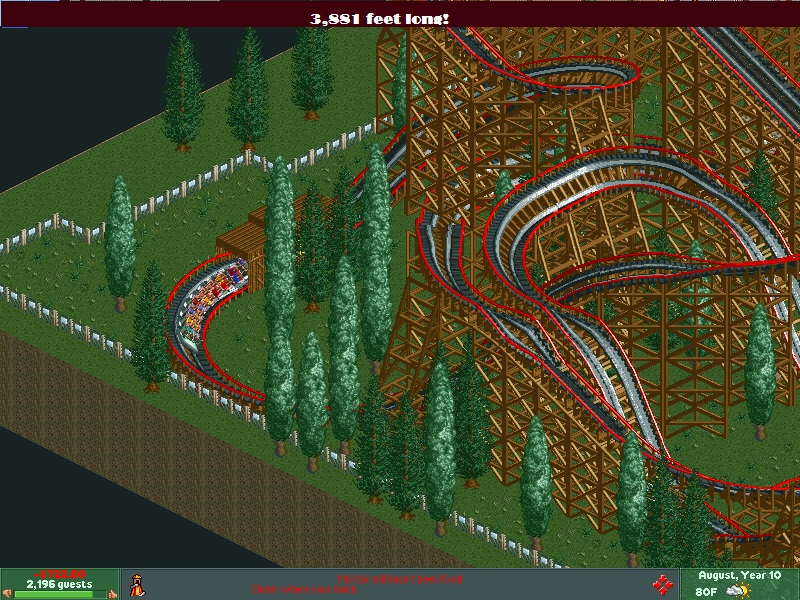Locate the news subject with the red arrows icon

[x=661, y=584]
